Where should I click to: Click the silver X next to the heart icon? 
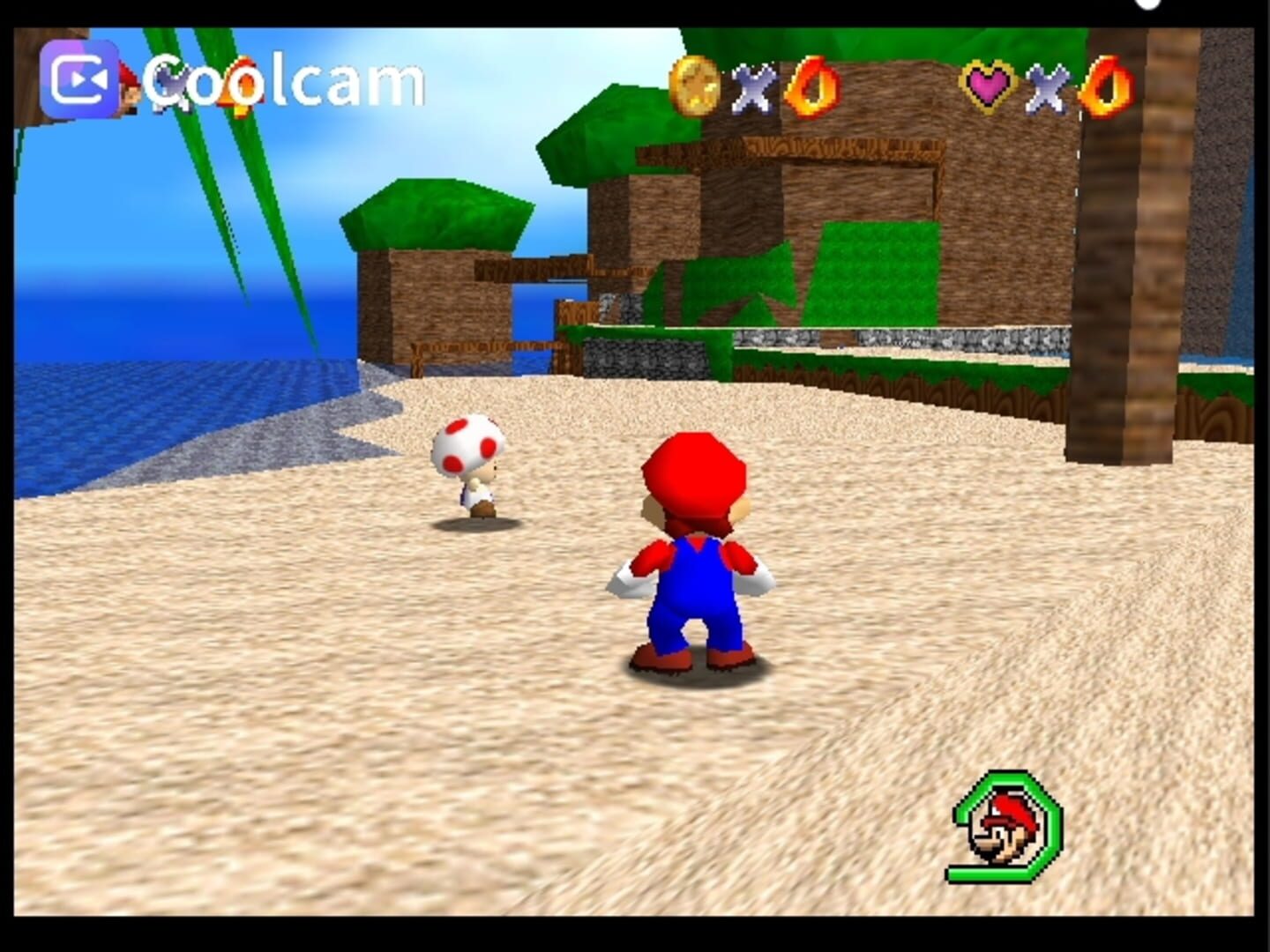1045,88
